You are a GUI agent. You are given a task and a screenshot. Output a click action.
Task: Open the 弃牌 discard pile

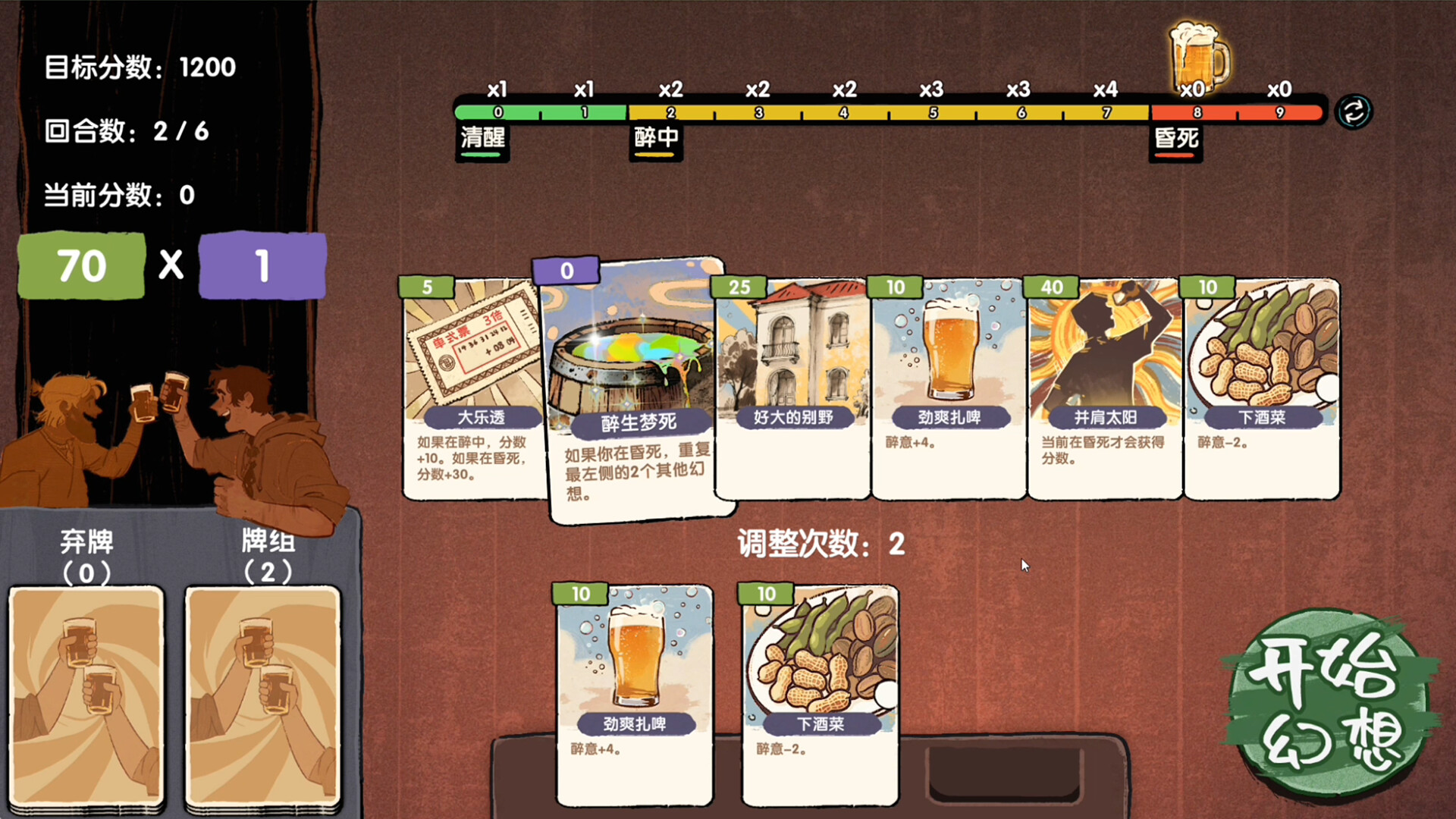tap(86, 698)
